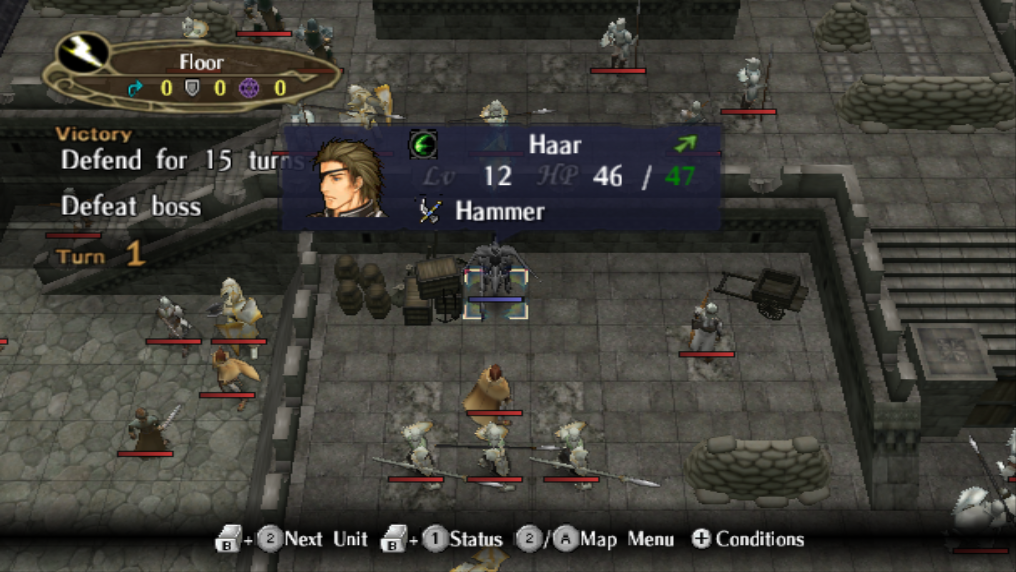Click the green affinity icon beside Haar's name
Viewport: 1016px width, 572px height.
(423, 144)
